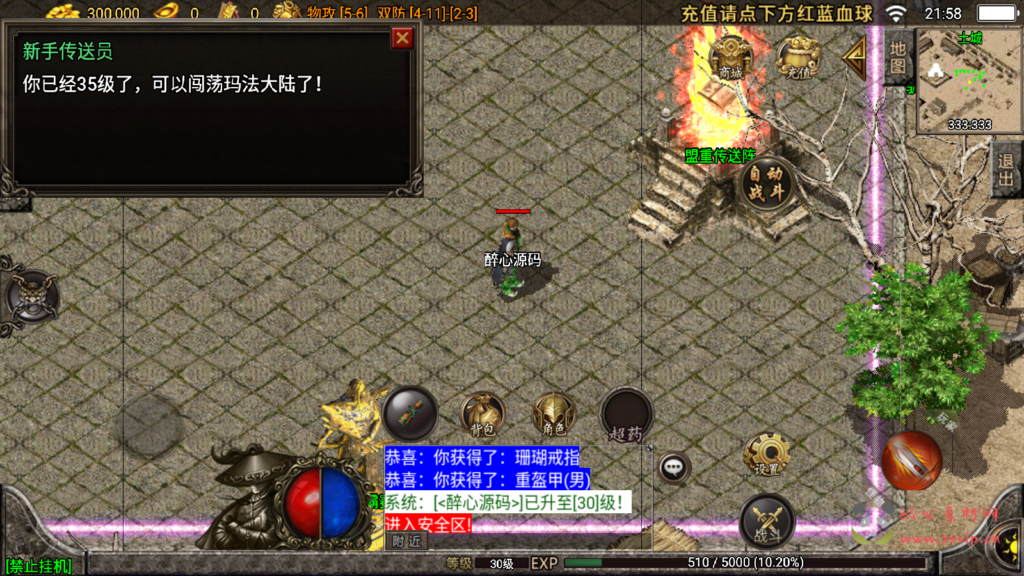The height and width of the screenshot is (576, 1024).
Task: Open the 充值 recharge menu
Action: [797, 56]
